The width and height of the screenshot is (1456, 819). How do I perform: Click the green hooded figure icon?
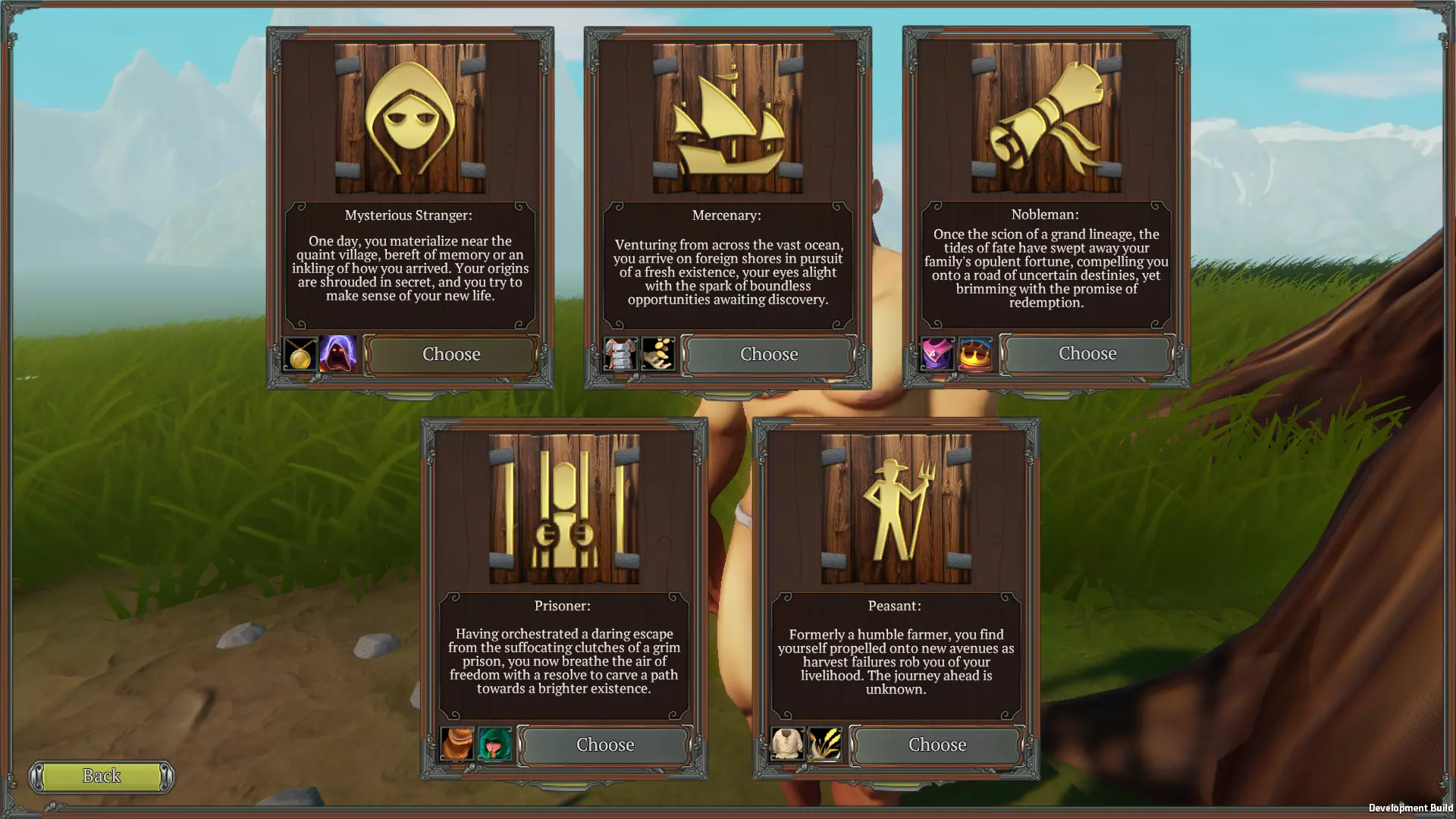tap(495, 745)
